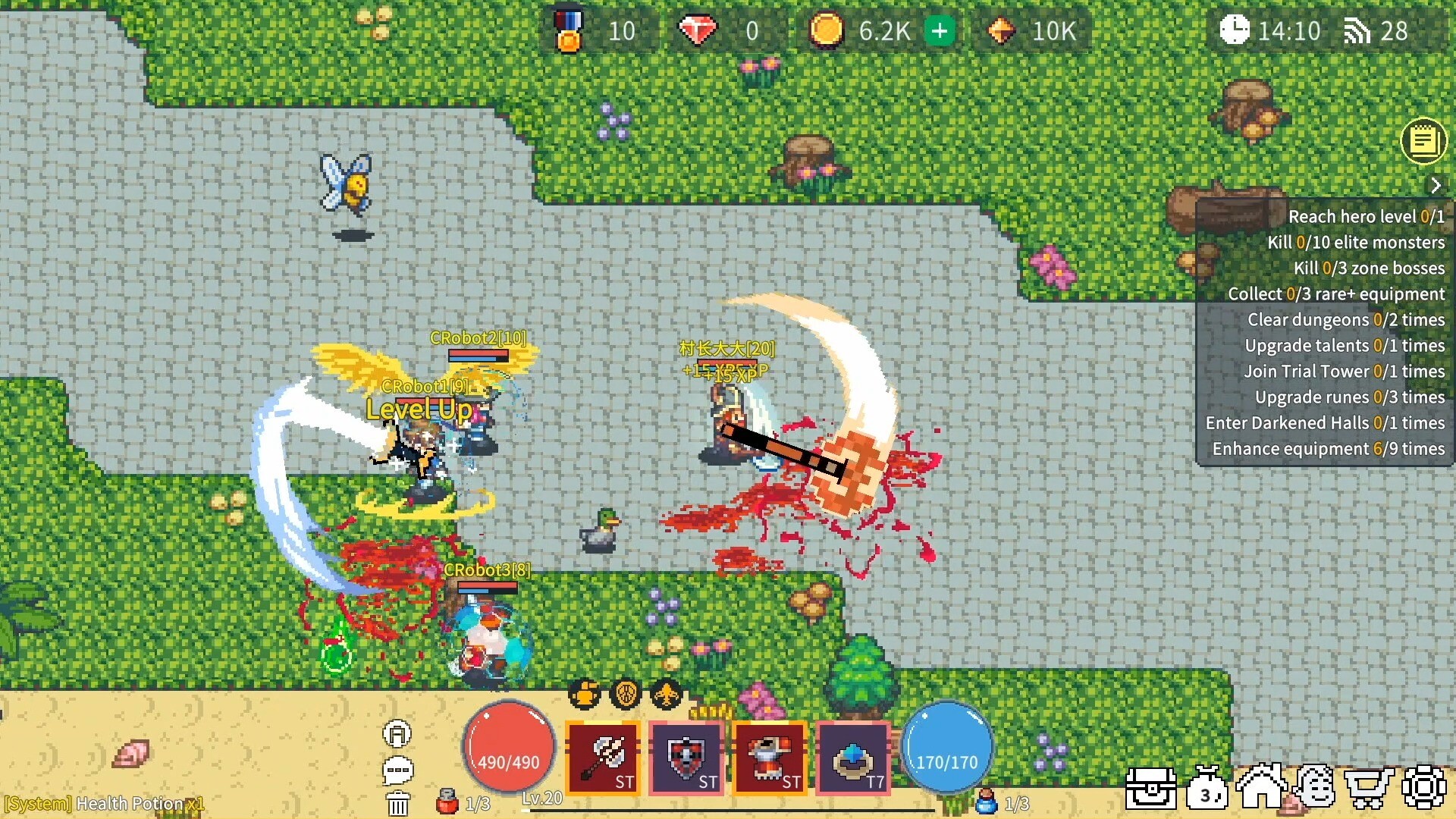Click the Join Trial Tower quest entry

pos(1344,371)
